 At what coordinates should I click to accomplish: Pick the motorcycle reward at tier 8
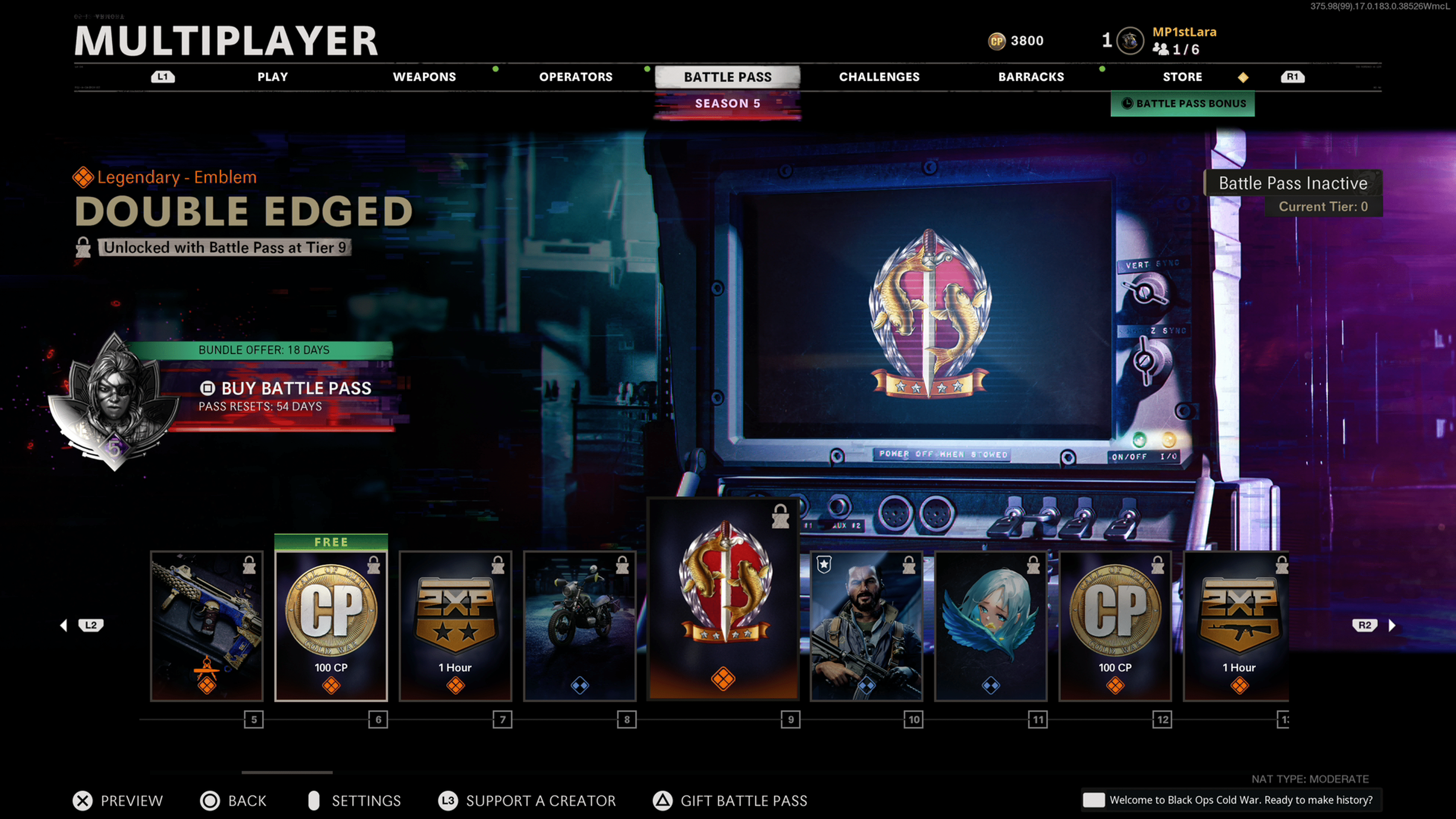click(x=580, y=626)
